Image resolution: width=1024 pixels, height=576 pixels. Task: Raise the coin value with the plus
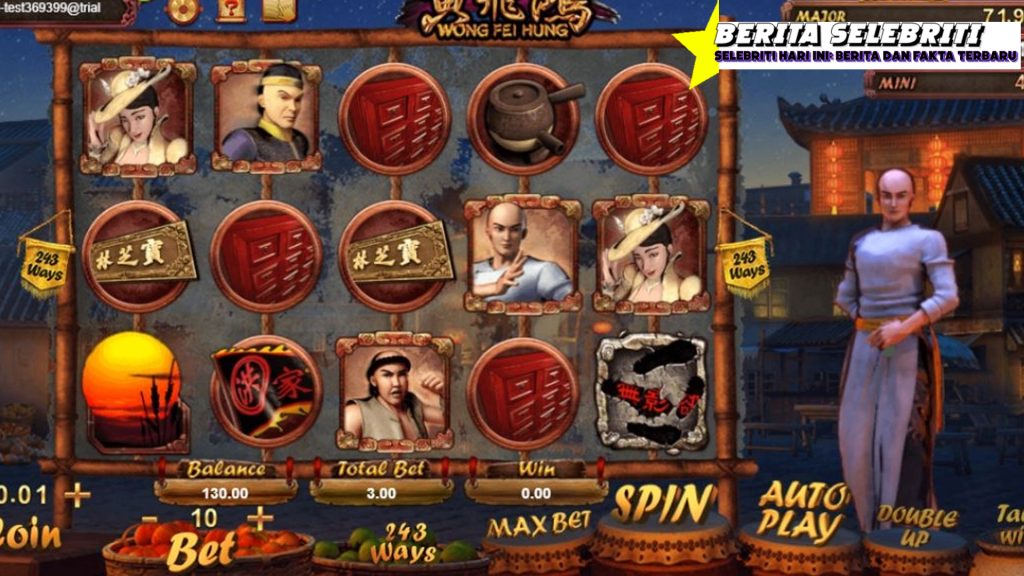pyautogui.click(x=77, y=495)
